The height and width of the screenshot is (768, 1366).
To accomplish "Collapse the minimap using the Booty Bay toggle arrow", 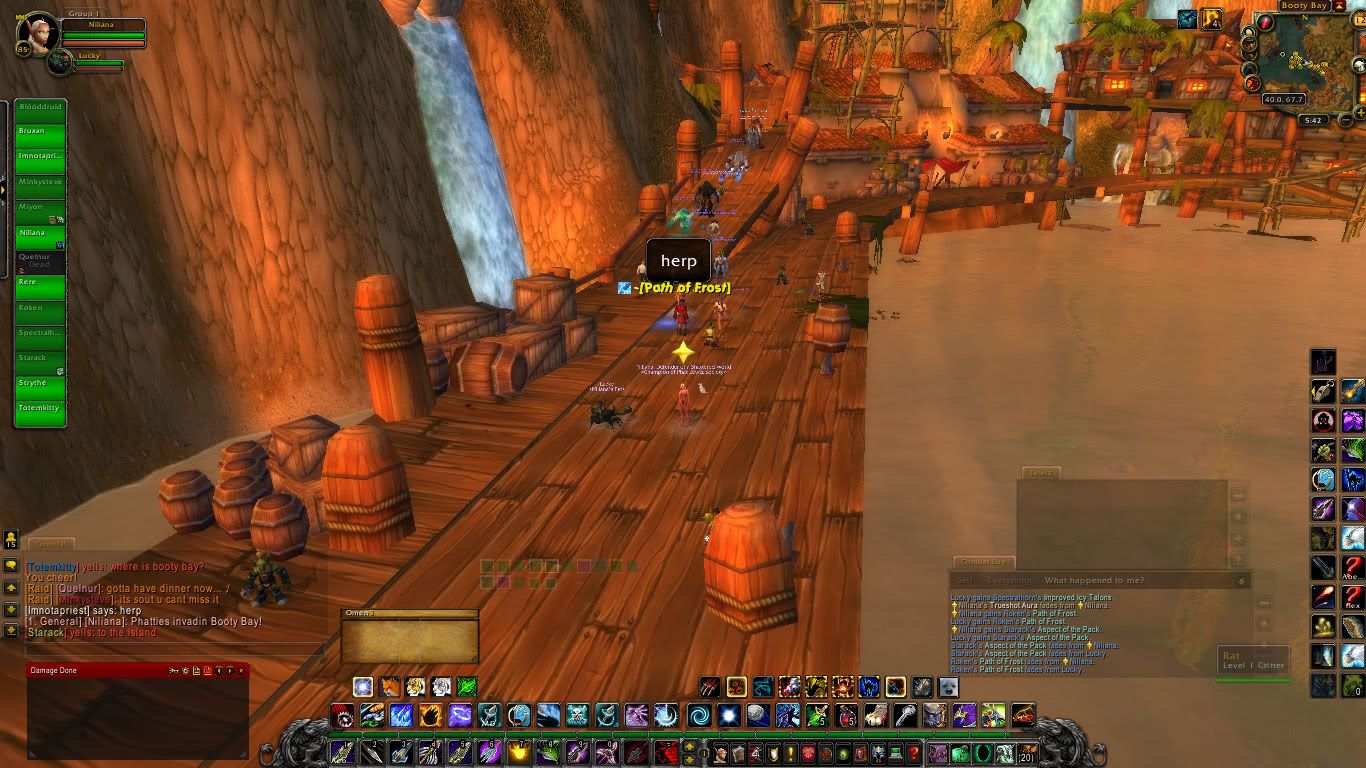I will pyautogui.click(x=1339, y=6).
